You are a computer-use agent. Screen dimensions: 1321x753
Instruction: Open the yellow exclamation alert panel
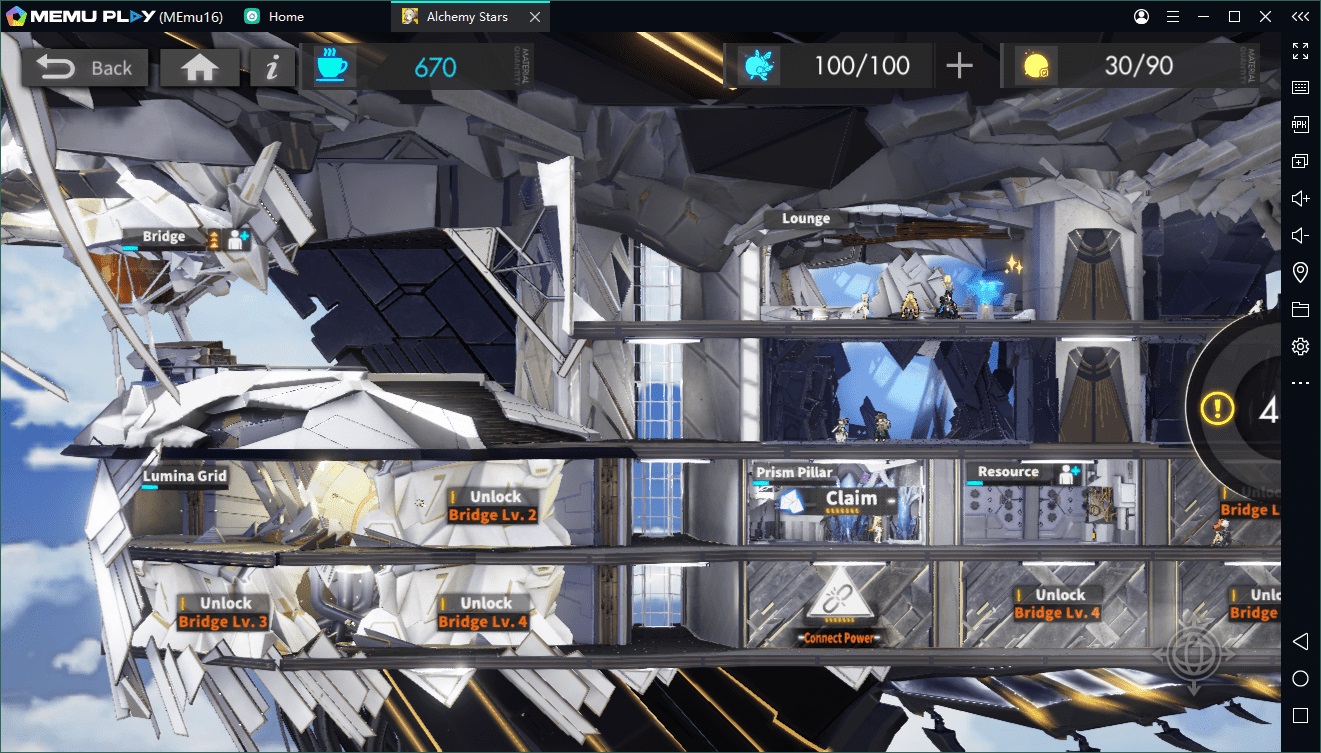pyautogui.click(x=1218, y=408)
